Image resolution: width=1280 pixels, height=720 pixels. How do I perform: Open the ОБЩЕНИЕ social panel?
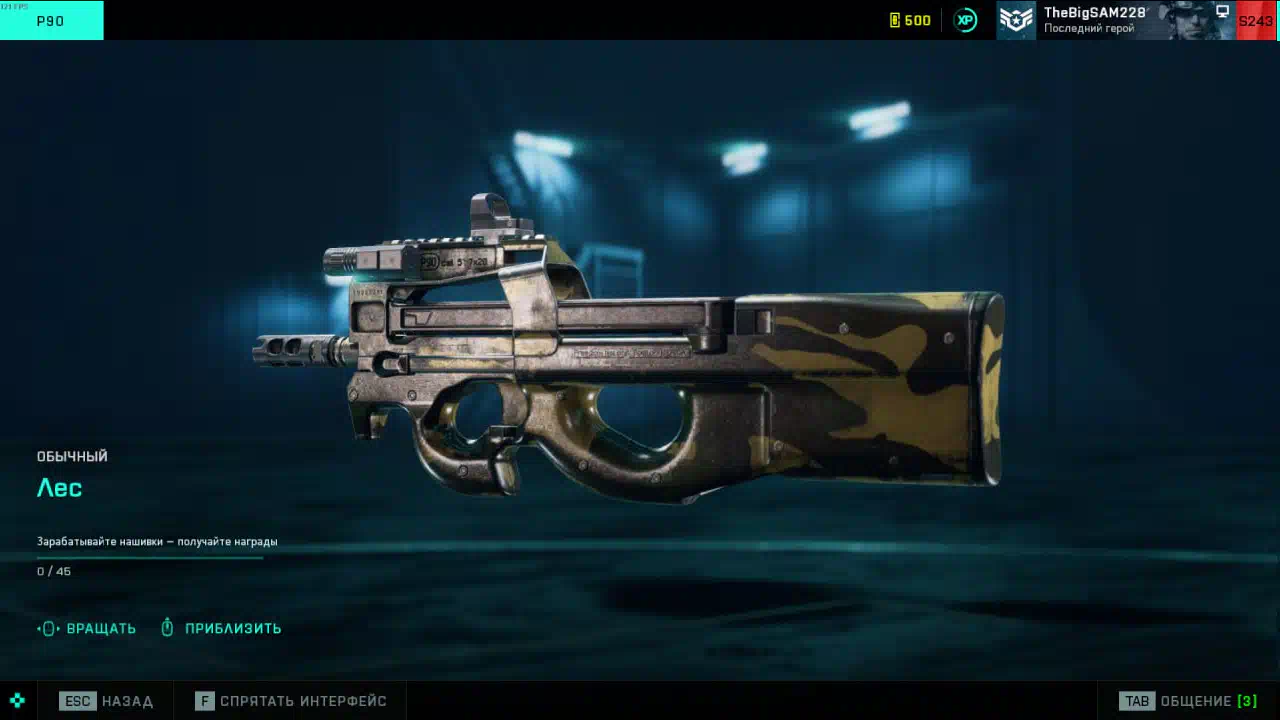pyautogui.click(x=1187, y=701)
